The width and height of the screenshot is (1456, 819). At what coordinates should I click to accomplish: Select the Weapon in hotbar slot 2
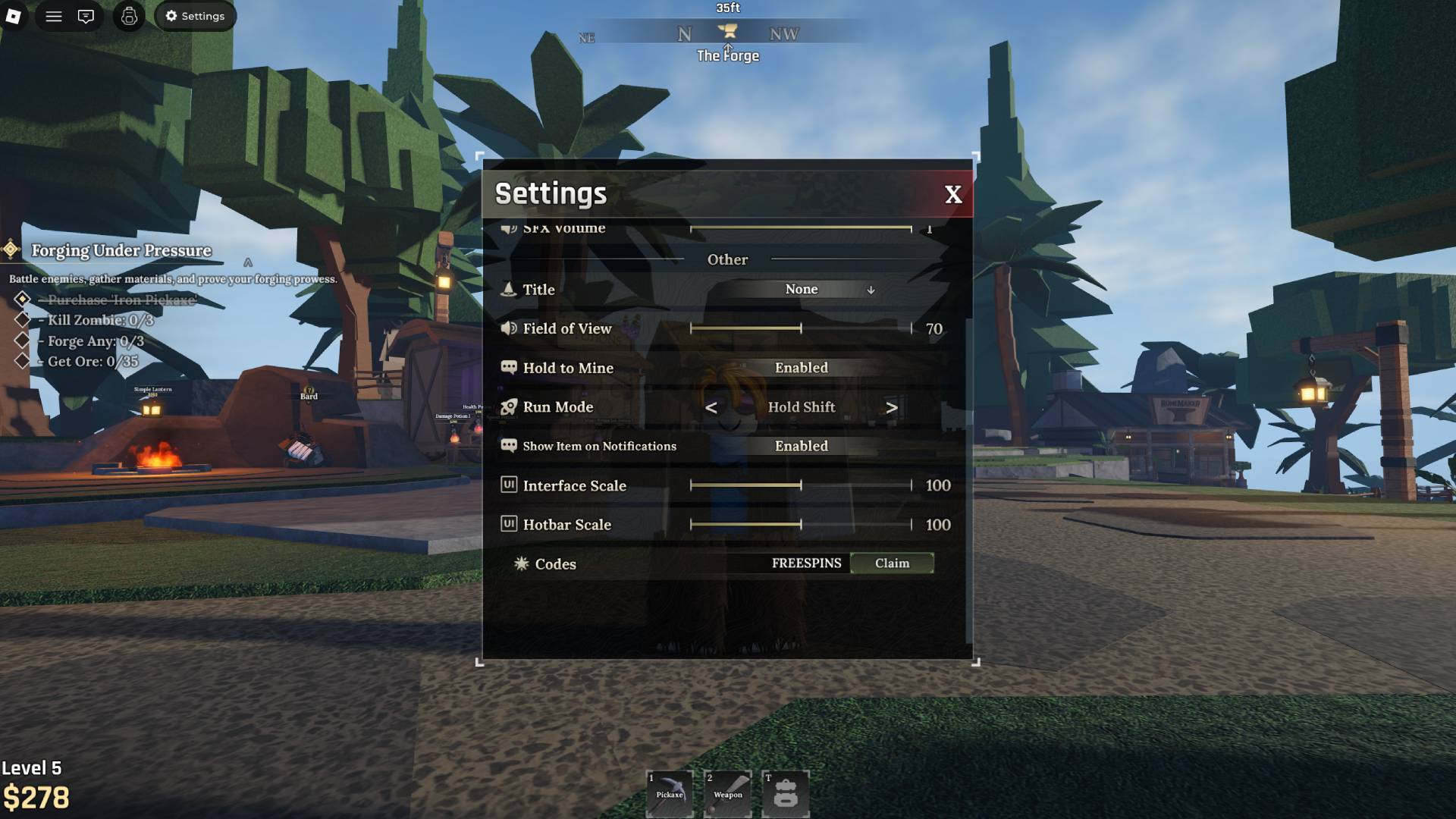[x=728, y=791]
